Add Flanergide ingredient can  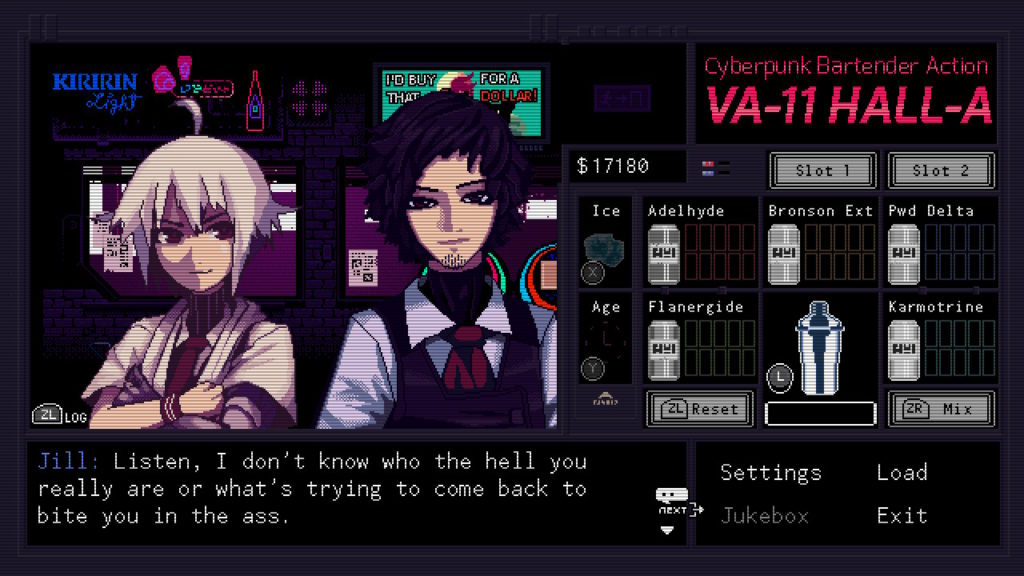(664, 349)
